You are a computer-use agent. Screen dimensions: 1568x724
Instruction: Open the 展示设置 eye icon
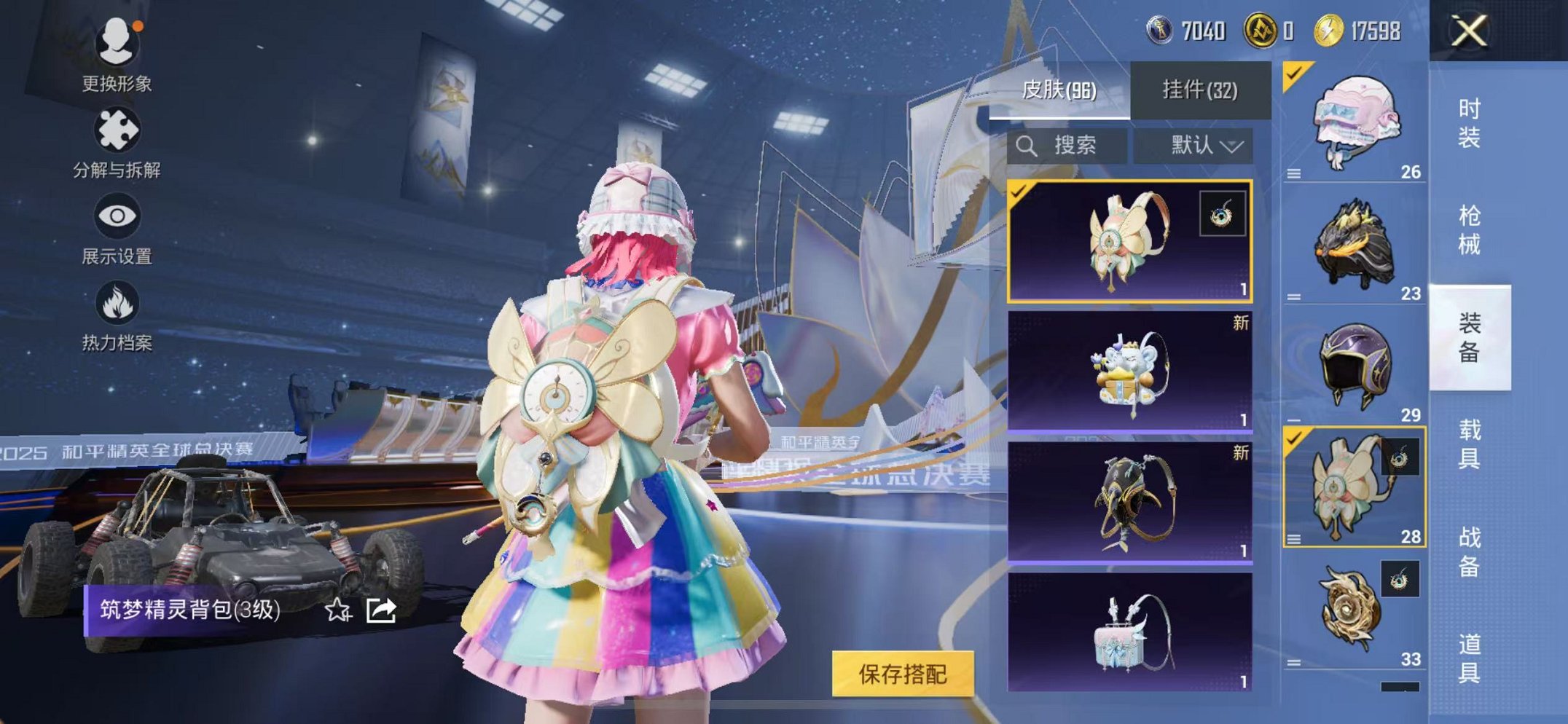117,216
